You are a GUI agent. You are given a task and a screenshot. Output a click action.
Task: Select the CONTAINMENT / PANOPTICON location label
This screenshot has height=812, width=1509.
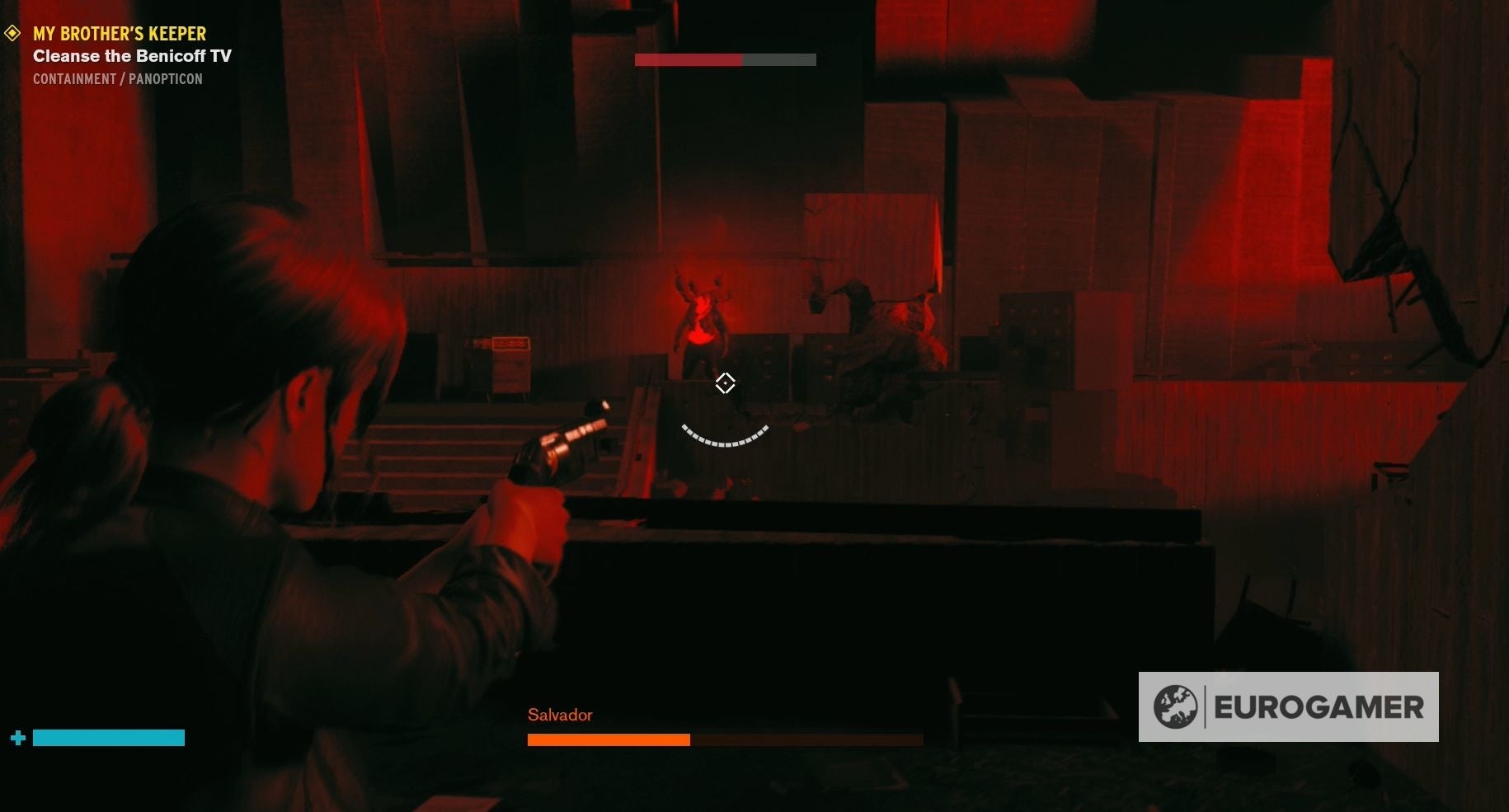[117, 78]
